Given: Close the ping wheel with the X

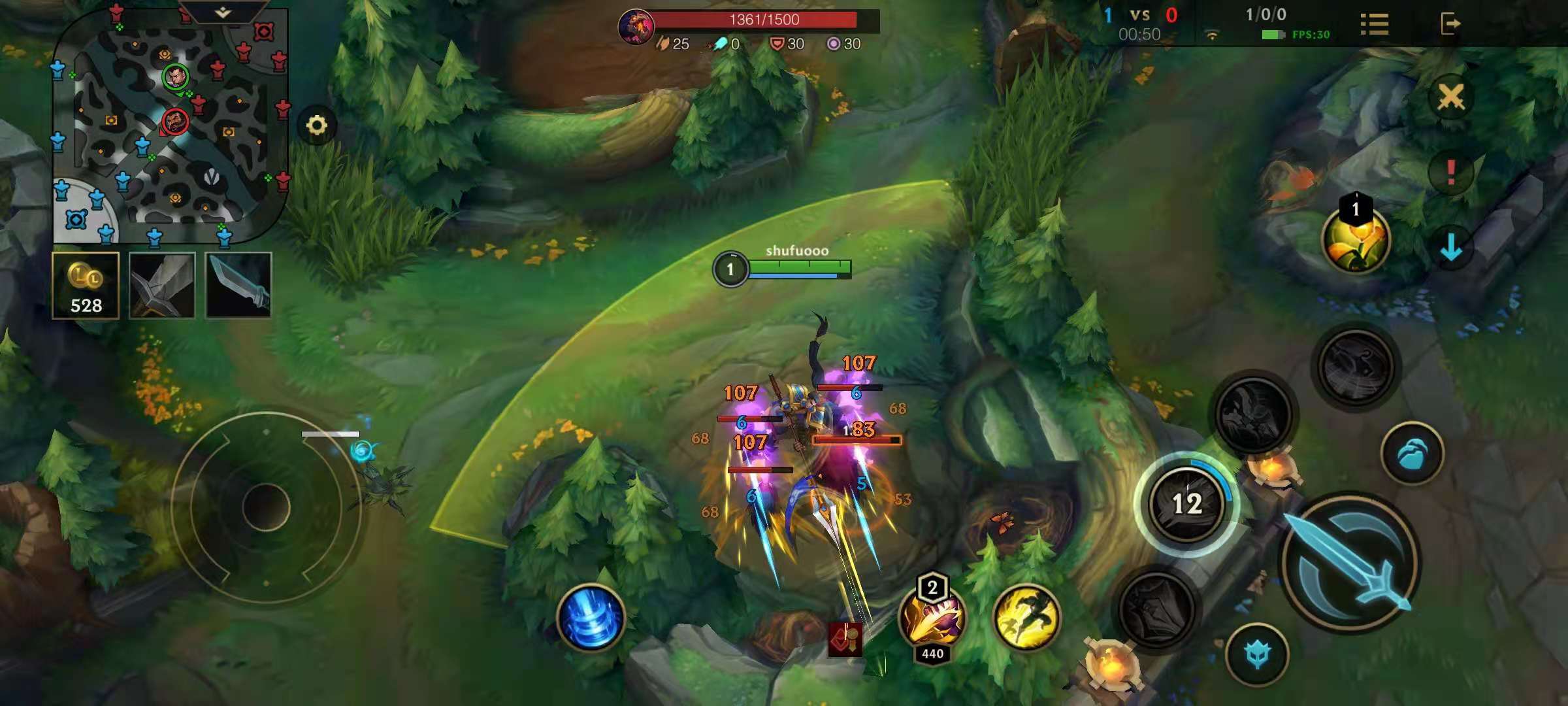Looking at the screenshot, I should tap(1450, 97).
